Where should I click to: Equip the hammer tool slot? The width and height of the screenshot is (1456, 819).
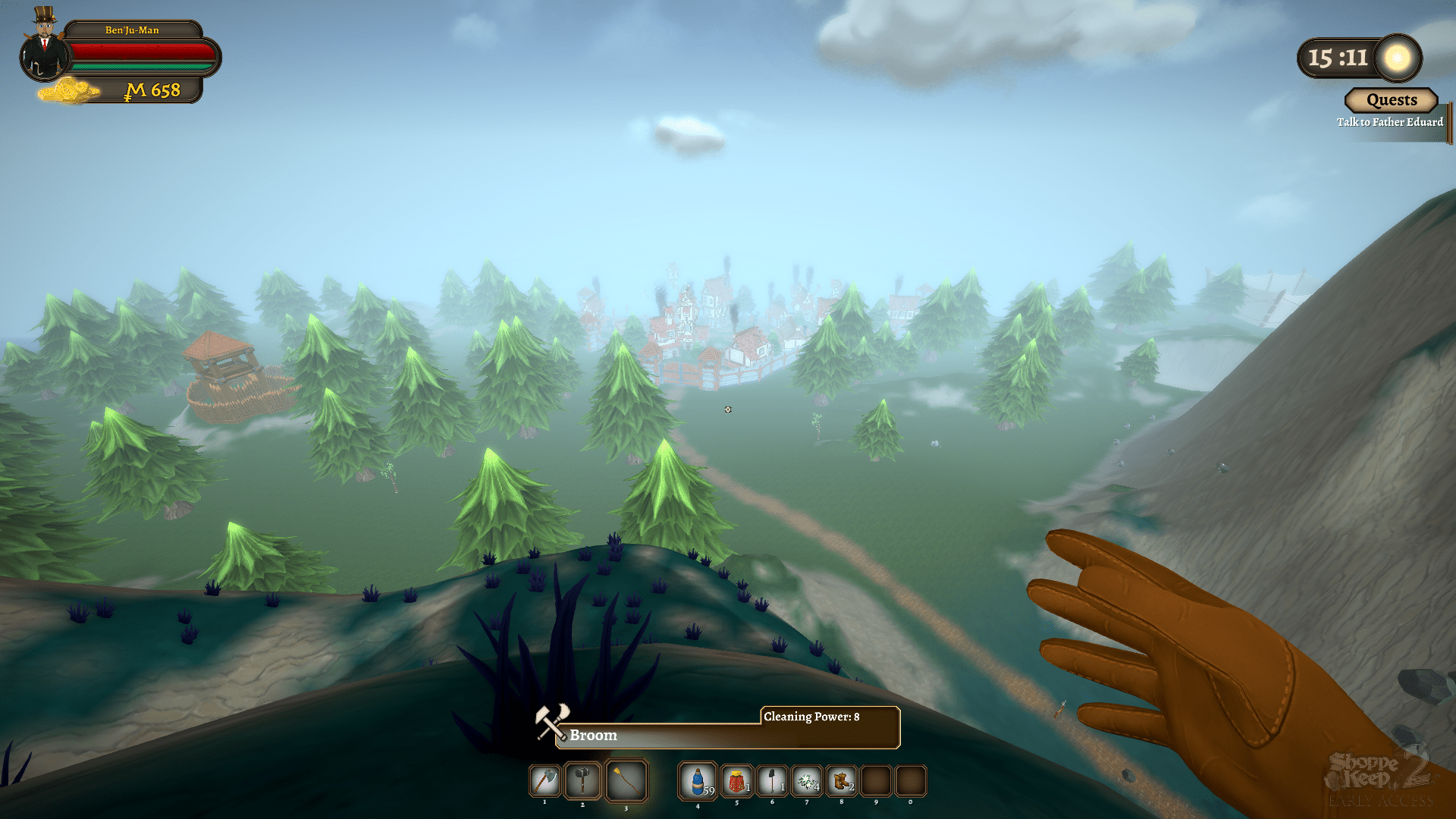582,780
